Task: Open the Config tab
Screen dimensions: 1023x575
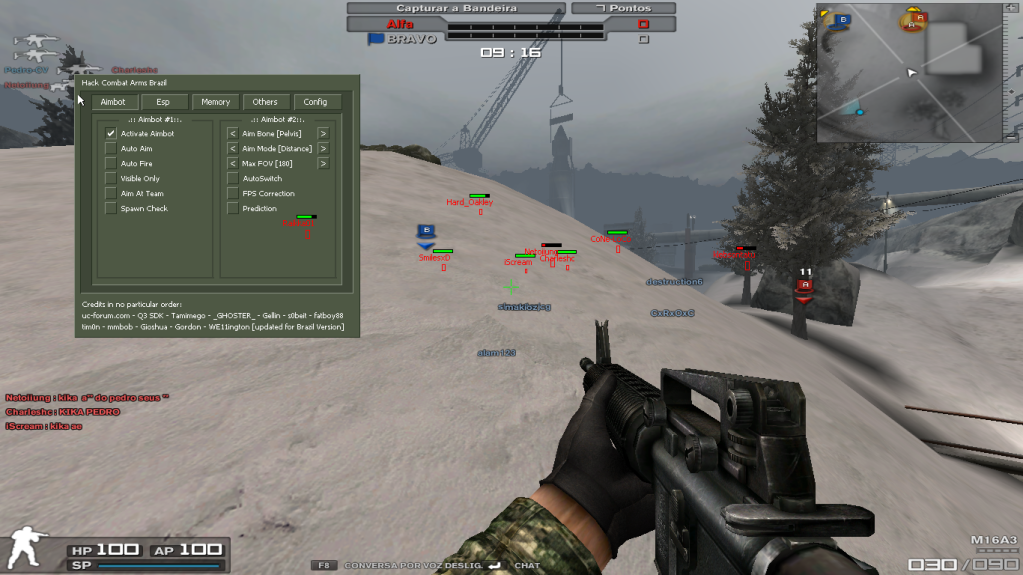Action: click(x=316, y=102)
